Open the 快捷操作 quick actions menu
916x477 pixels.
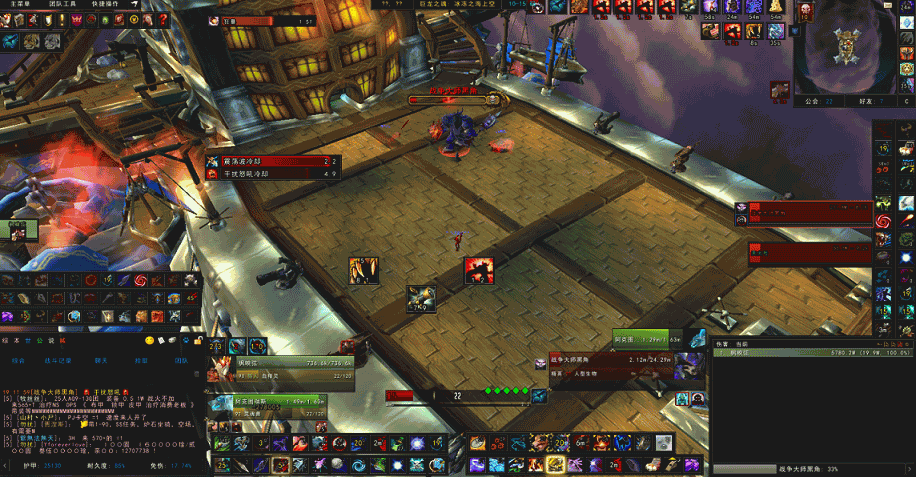(x=105, y=5)
